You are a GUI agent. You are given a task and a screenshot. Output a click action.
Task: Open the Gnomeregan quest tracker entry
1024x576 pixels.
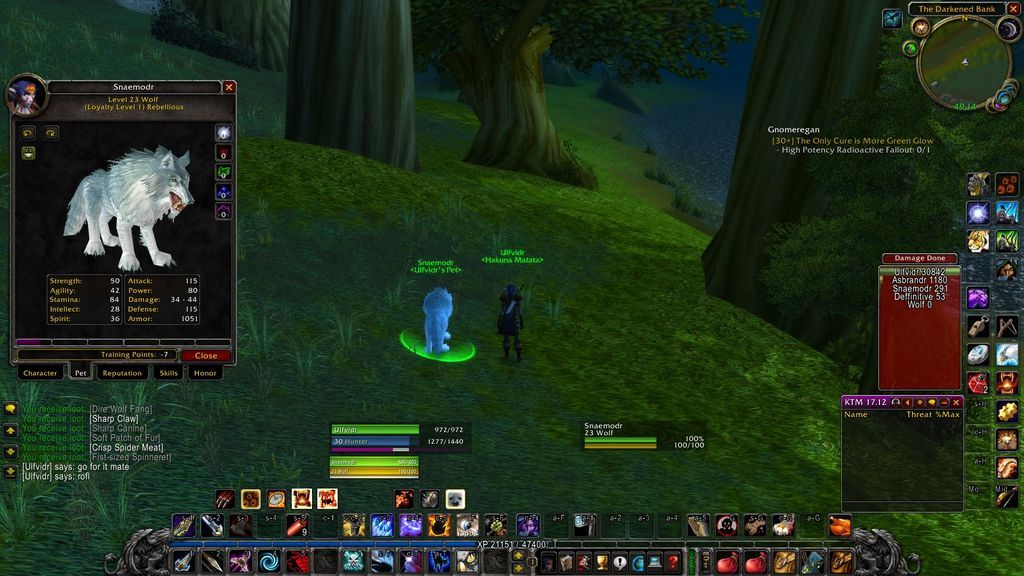(x=797, y=130)
